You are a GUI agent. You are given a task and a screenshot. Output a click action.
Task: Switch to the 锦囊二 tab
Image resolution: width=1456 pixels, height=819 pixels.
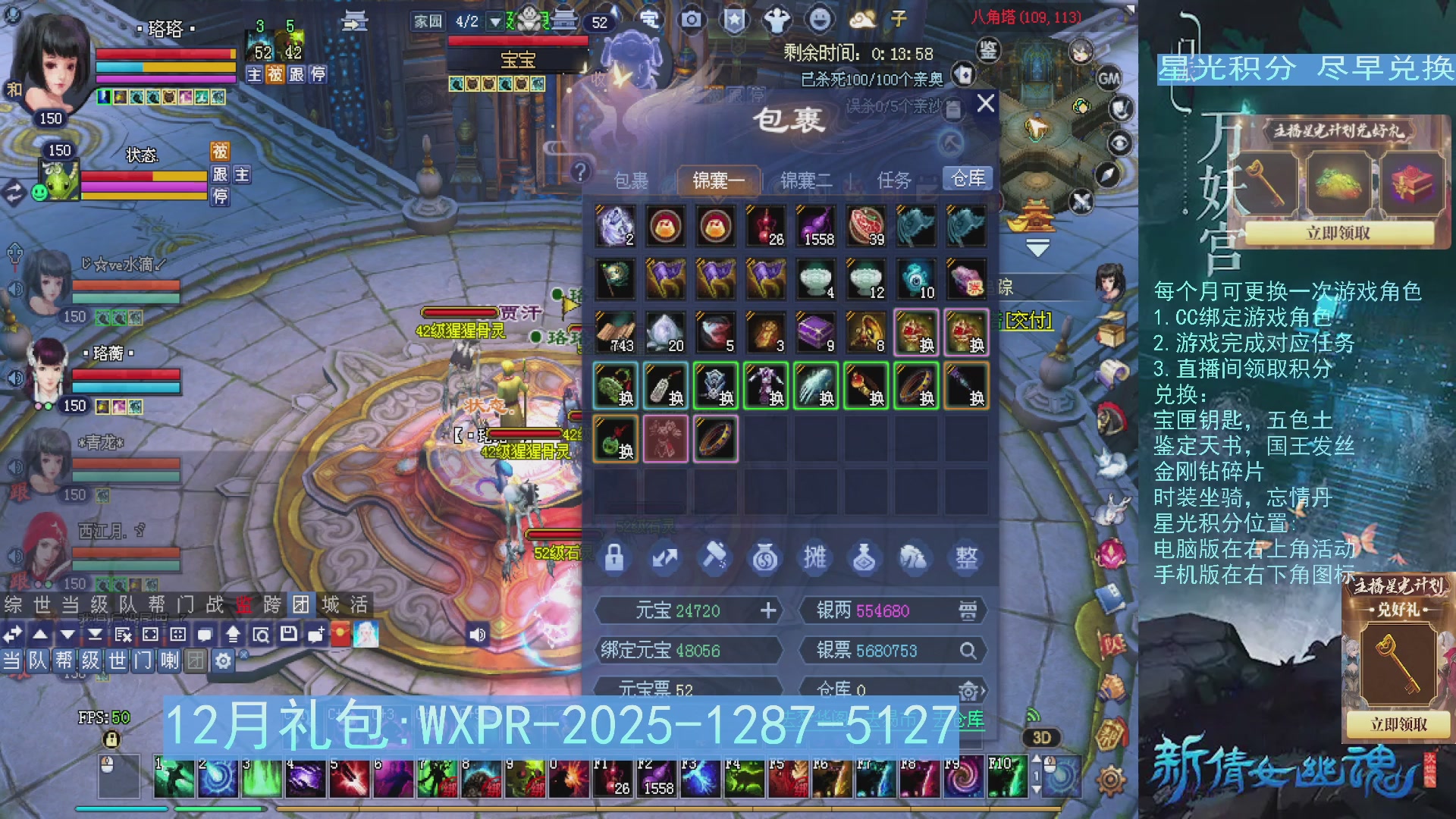[806, 180]
